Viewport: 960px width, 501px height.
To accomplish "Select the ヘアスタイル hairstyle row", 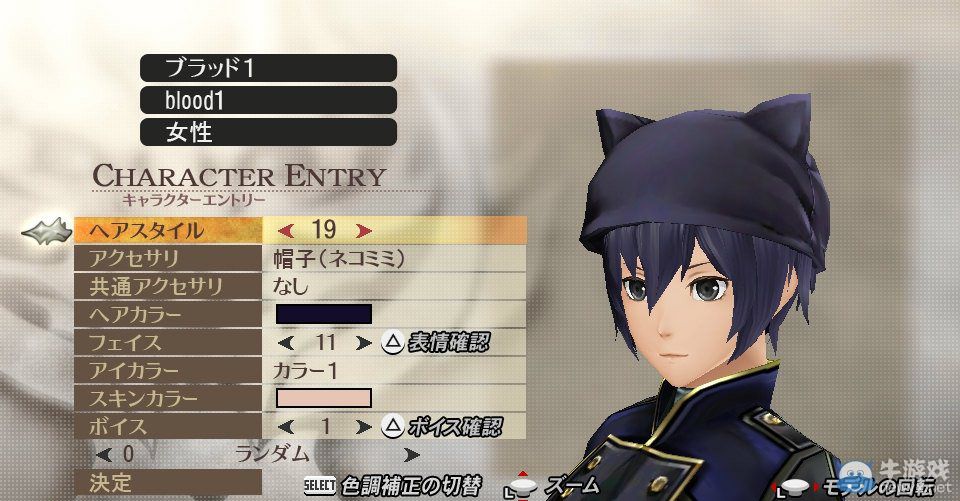I will click(168, 230).
